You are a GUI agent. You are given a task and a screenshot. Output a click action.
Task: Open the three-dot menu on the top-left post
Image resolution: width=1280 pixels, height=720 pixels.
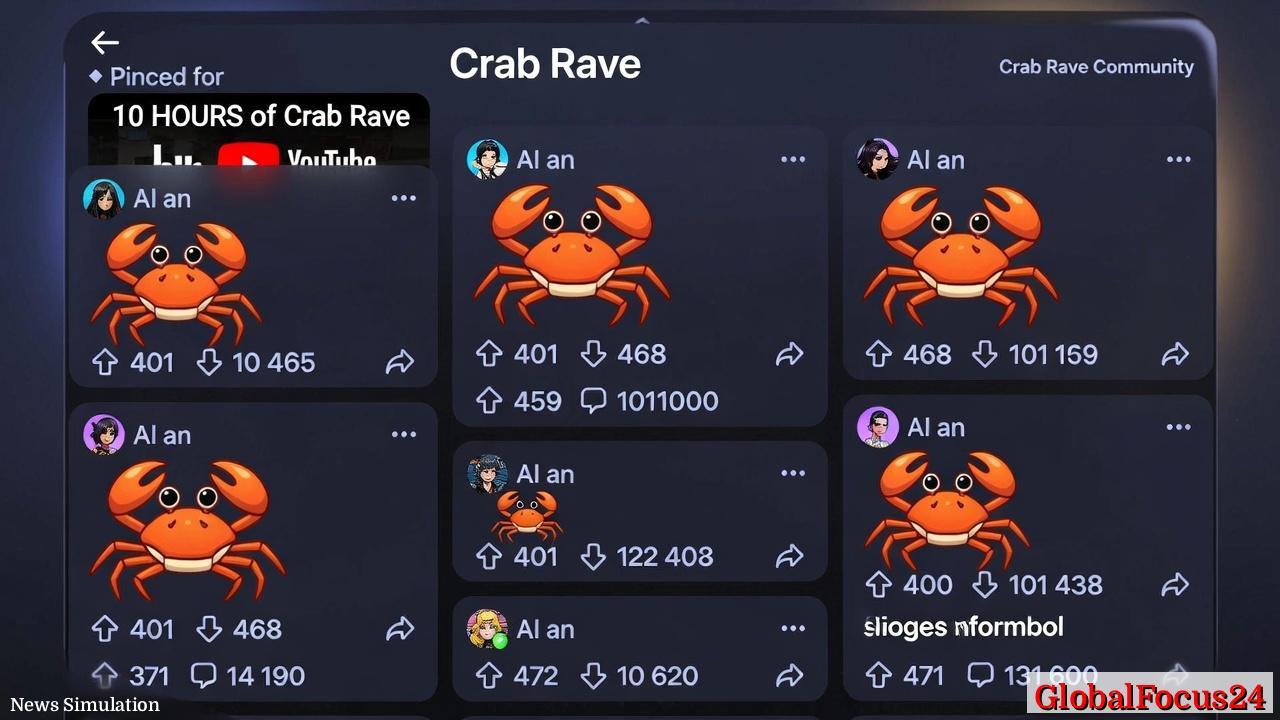[x=404, y=197]
